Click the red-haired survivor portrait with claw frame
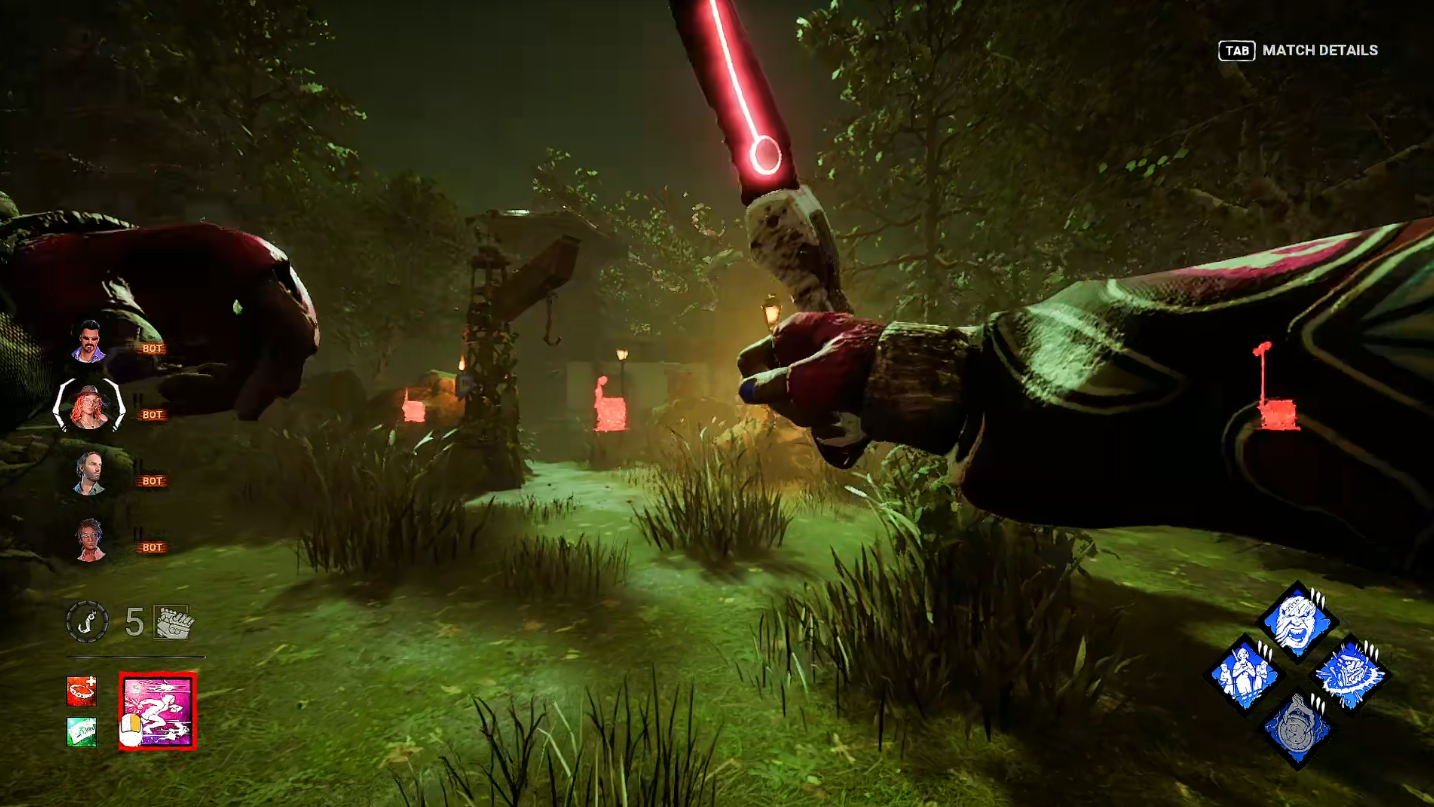 click(89, 407)
